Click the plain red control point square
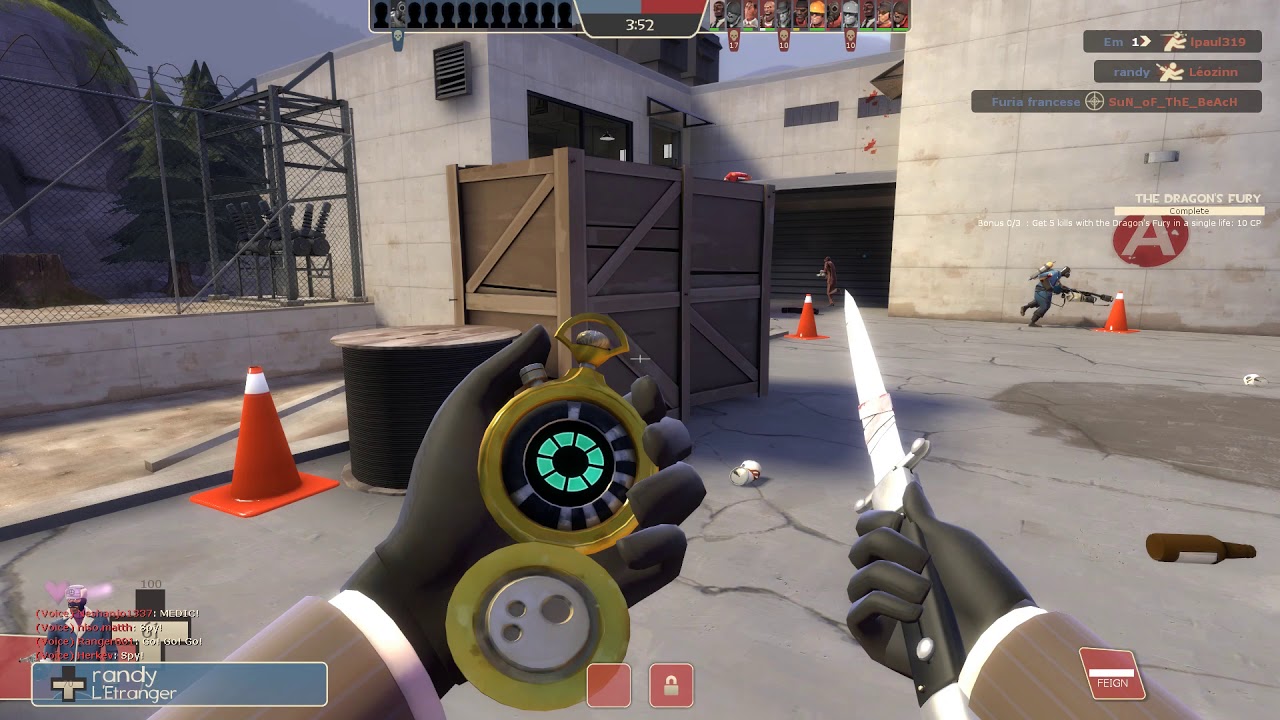The height and width of the screenshot is (720, 1280). pyautogui.click(x=608, y=686)
